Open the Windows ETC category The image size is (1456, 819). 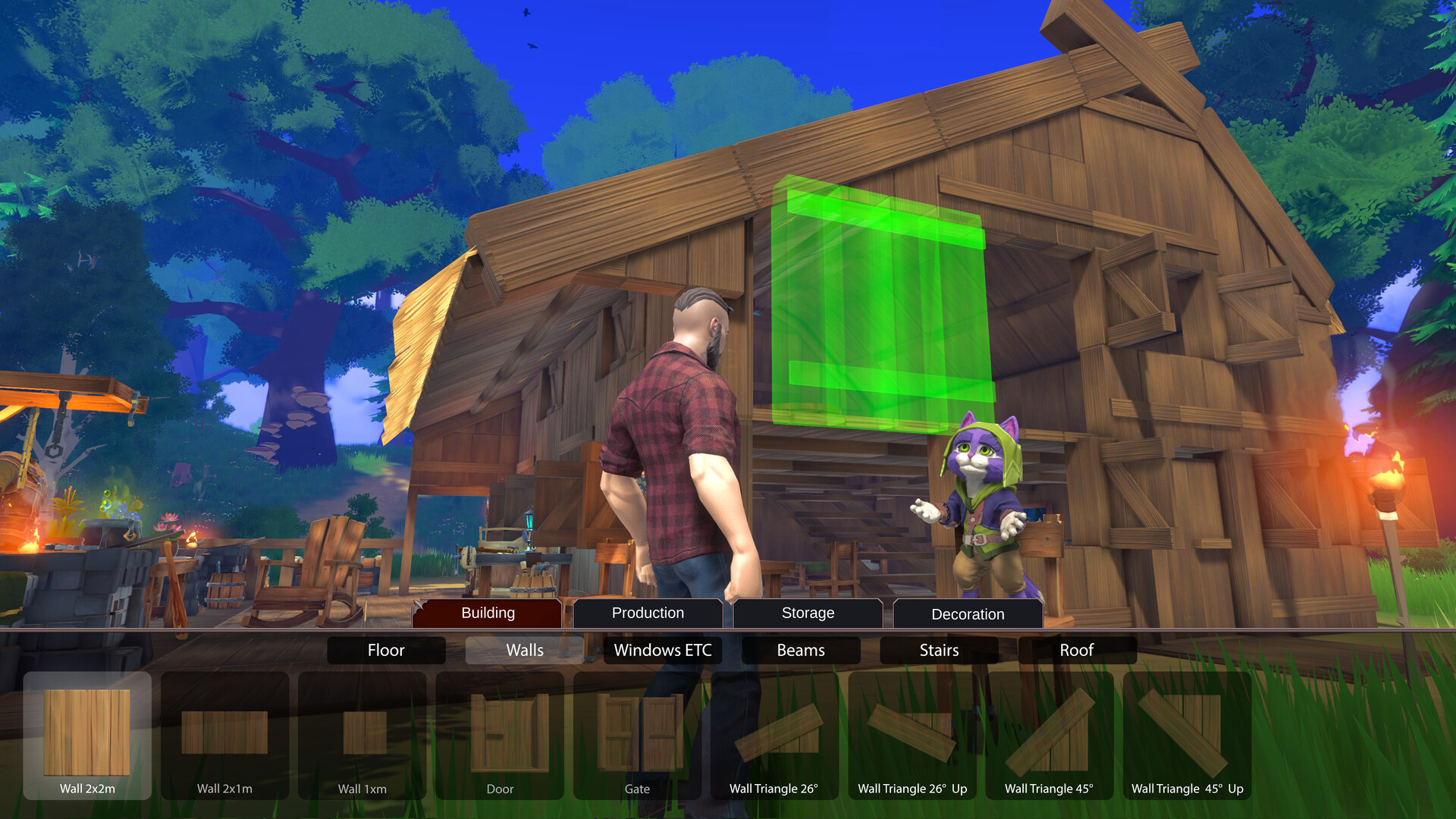[662, 650]
